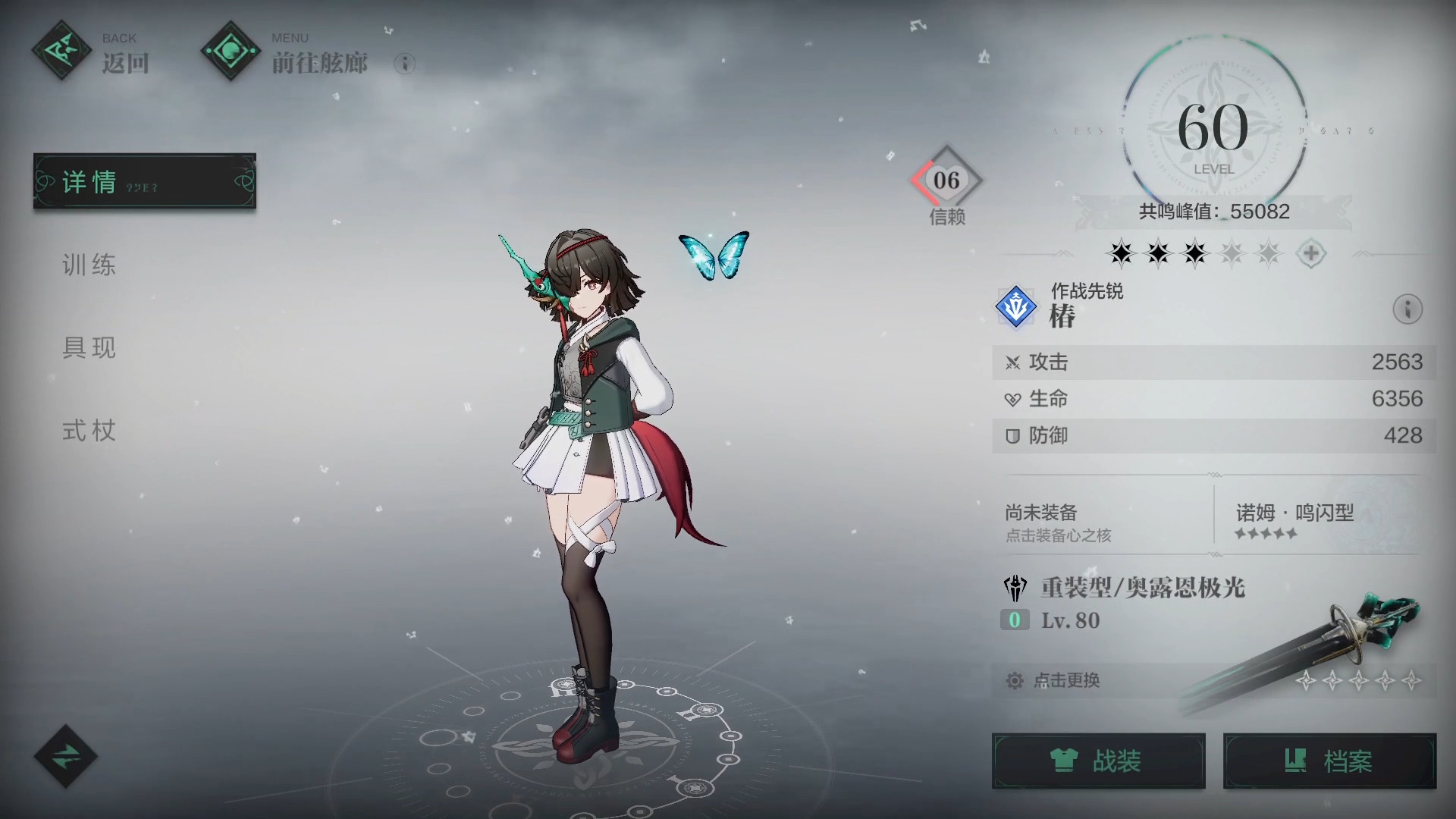Click the plus button beside the stars
The width and height of the screenshot is (1456, 819).
click(x=1310, y=253)
